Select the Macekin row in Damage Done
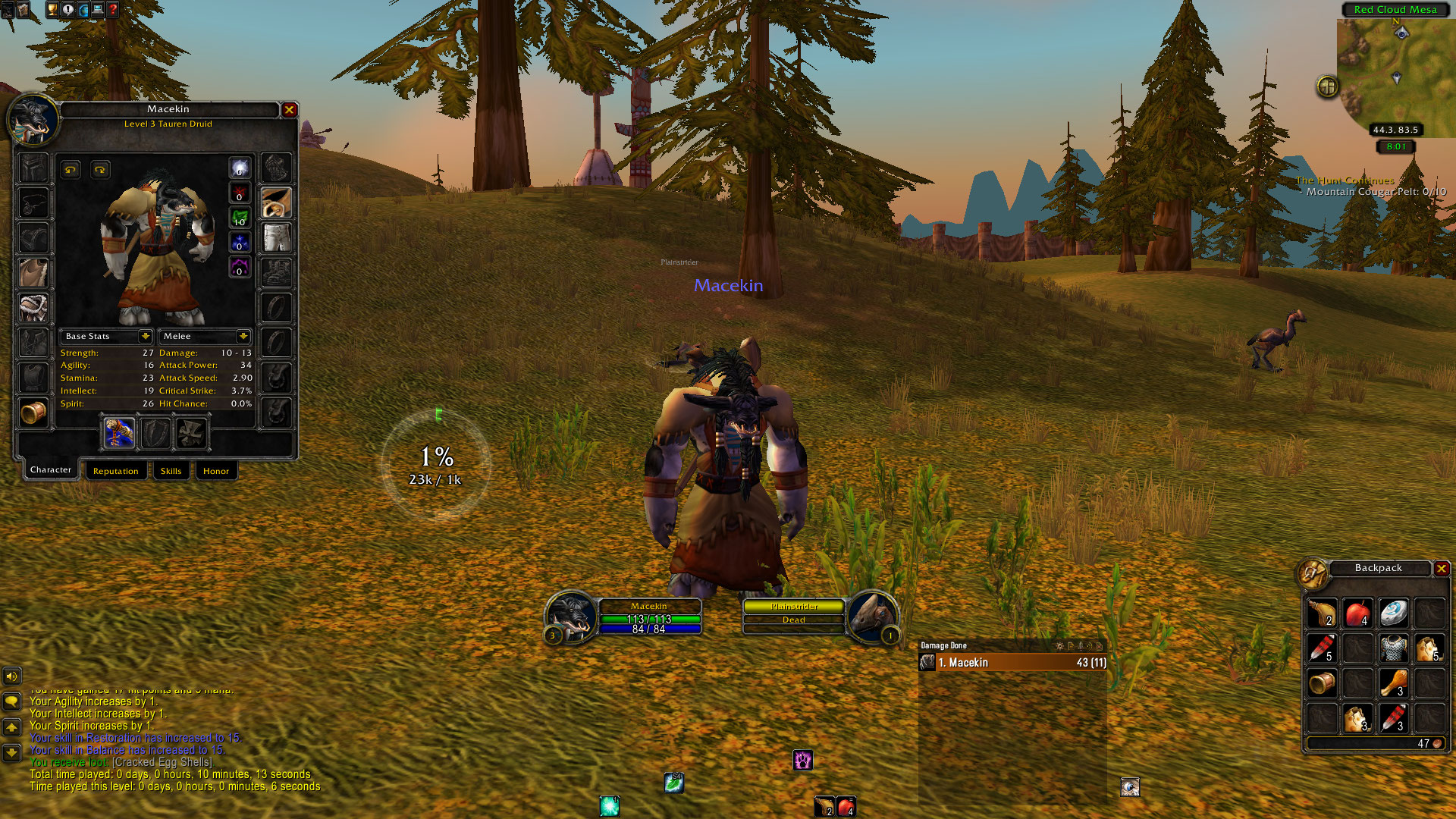The height and width of the screenshot is (819, 1456). tap(1012, 663)
